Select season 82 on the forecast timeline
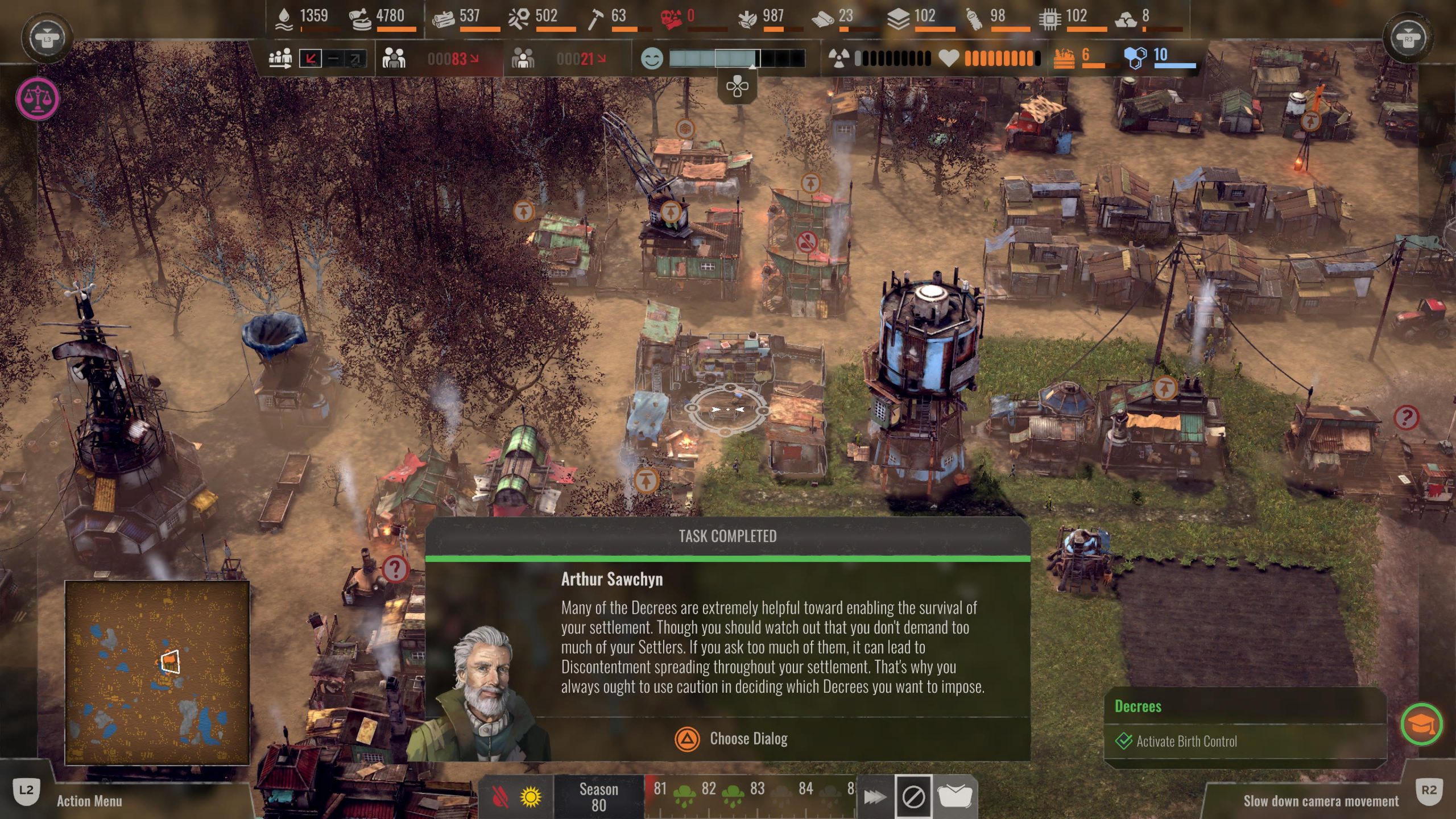The width and height of the screenshot is (1456, 819). 709,789
